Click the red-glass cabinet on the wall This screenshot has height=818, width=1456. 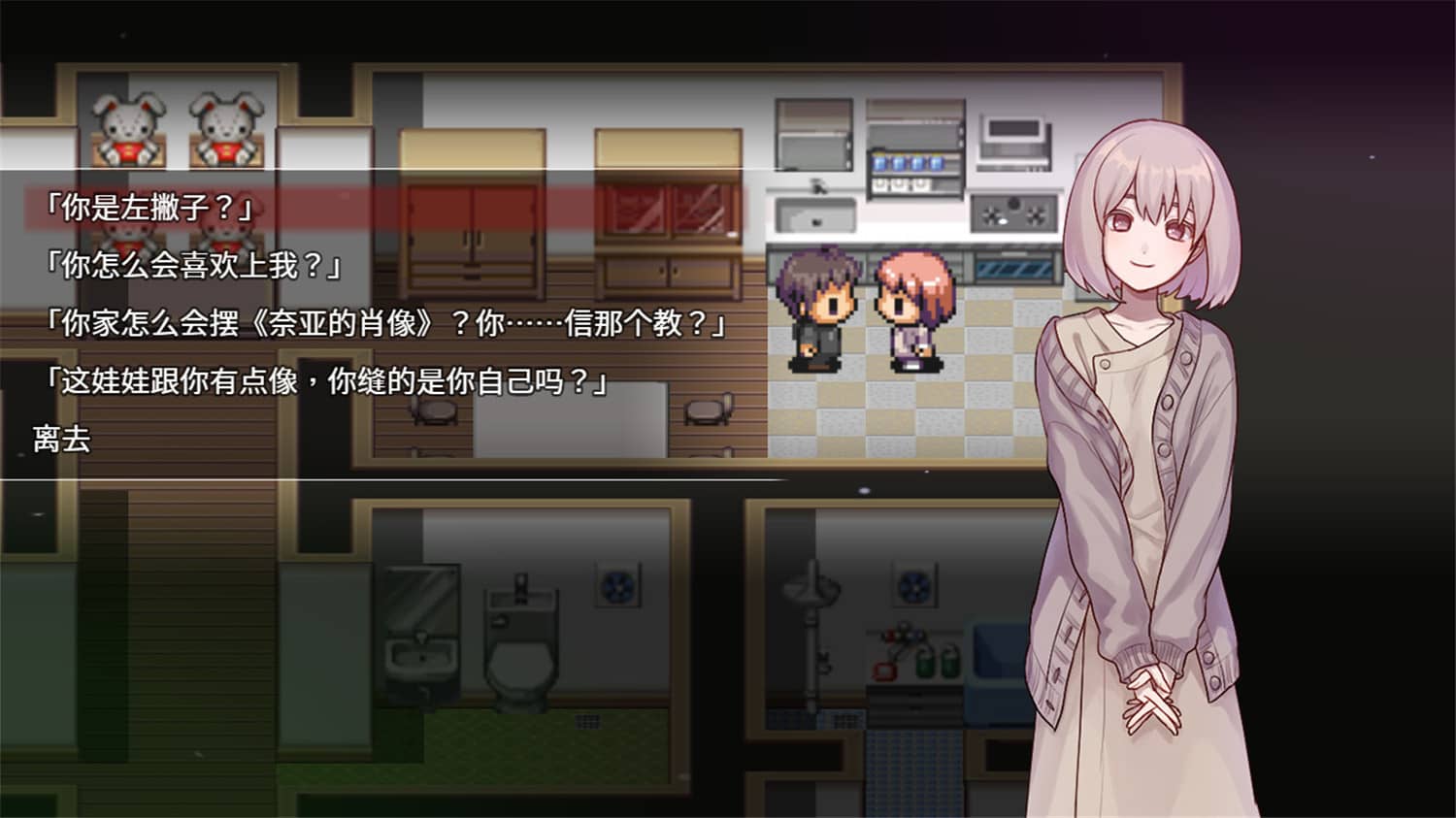point(665,209)
